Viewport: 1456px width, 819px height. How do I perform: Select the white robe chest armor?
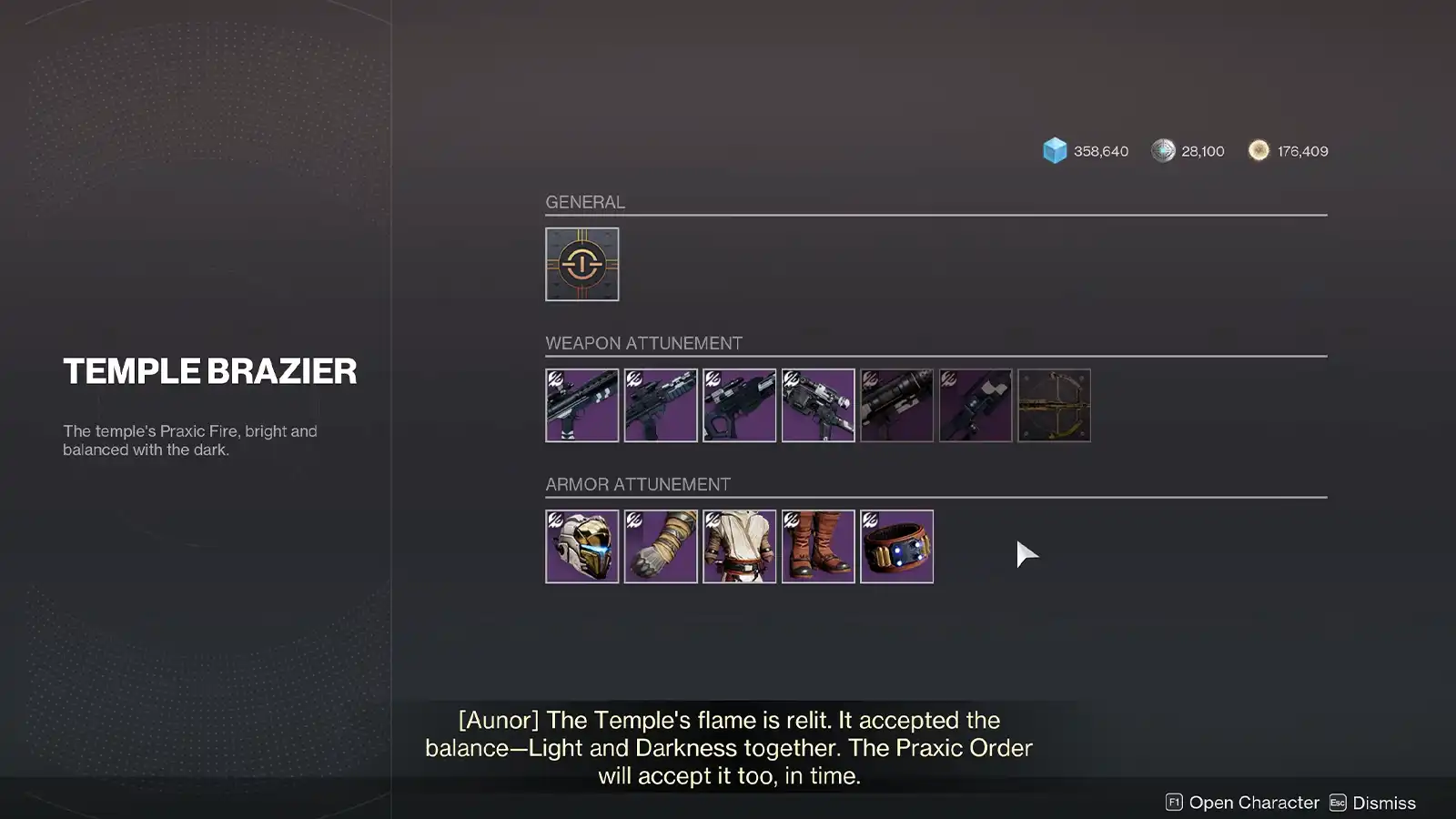point(740,546)
